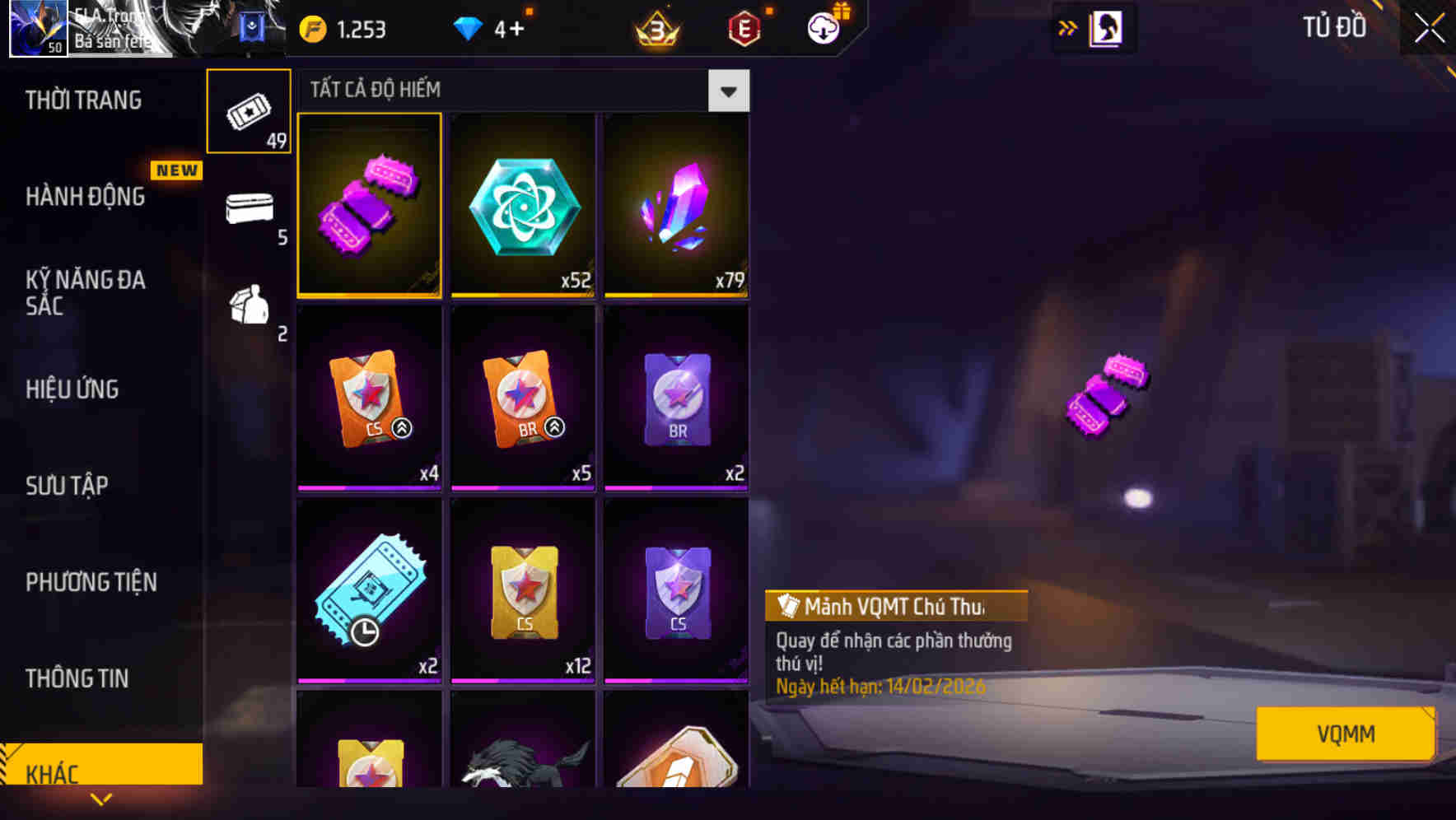This screenshot has height=820, width=1456.
Task: Open the THÔNG TIN section
Action: coord(77,678)
